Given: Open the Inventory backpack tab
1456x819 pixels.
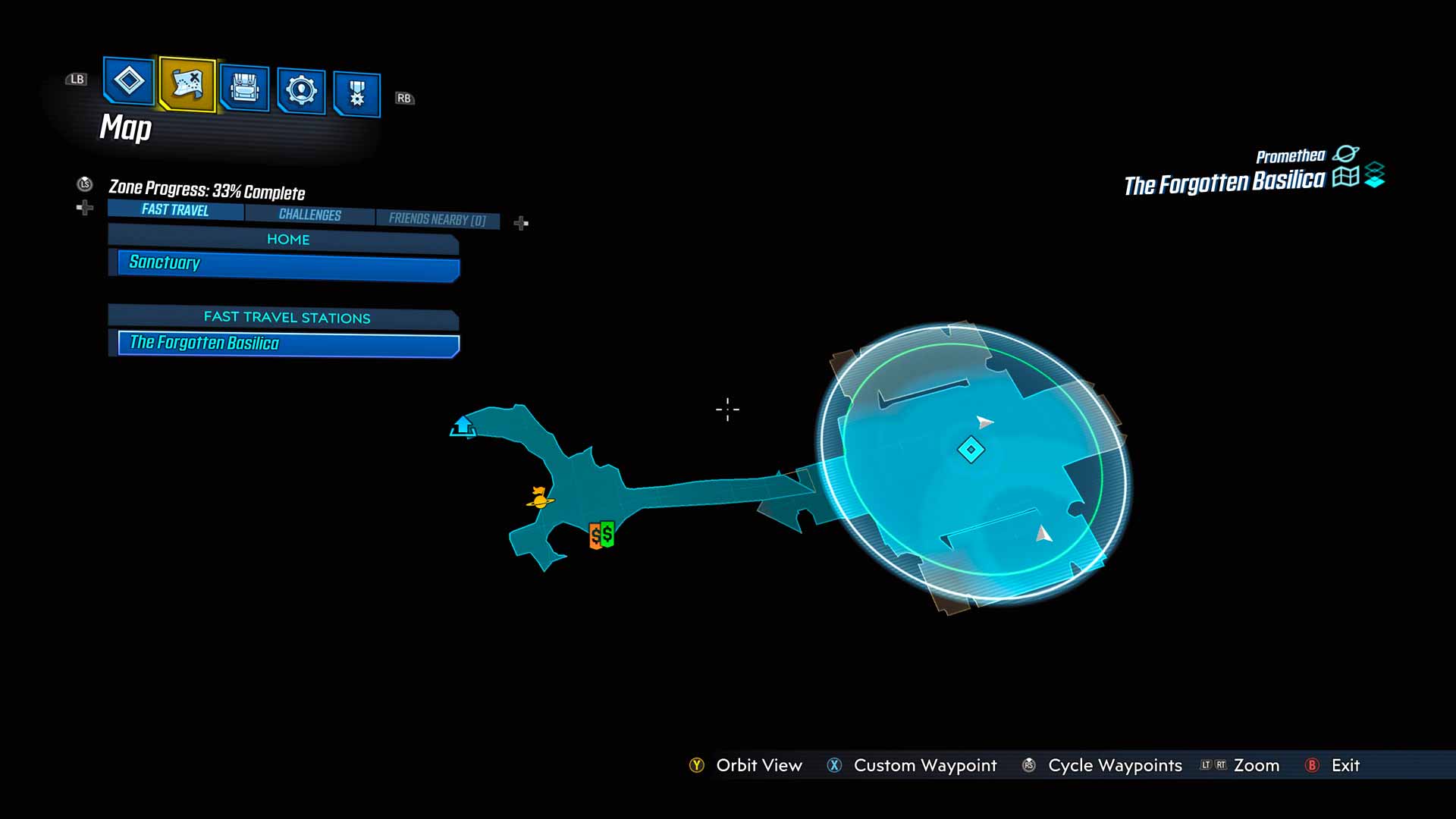Looking at the screenshot, I should click(244, 89).
